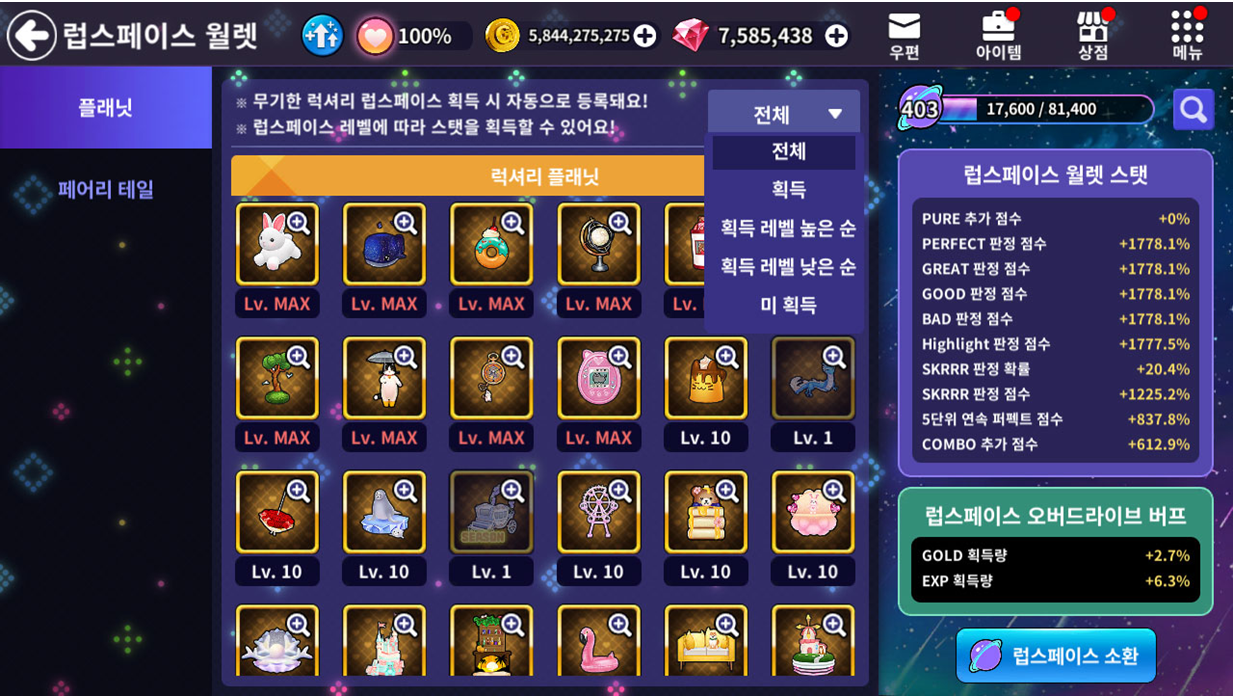Open the 아이템 item menu
The height and width of the screenshot is (697, 1236).
click(x=998, y=35)
